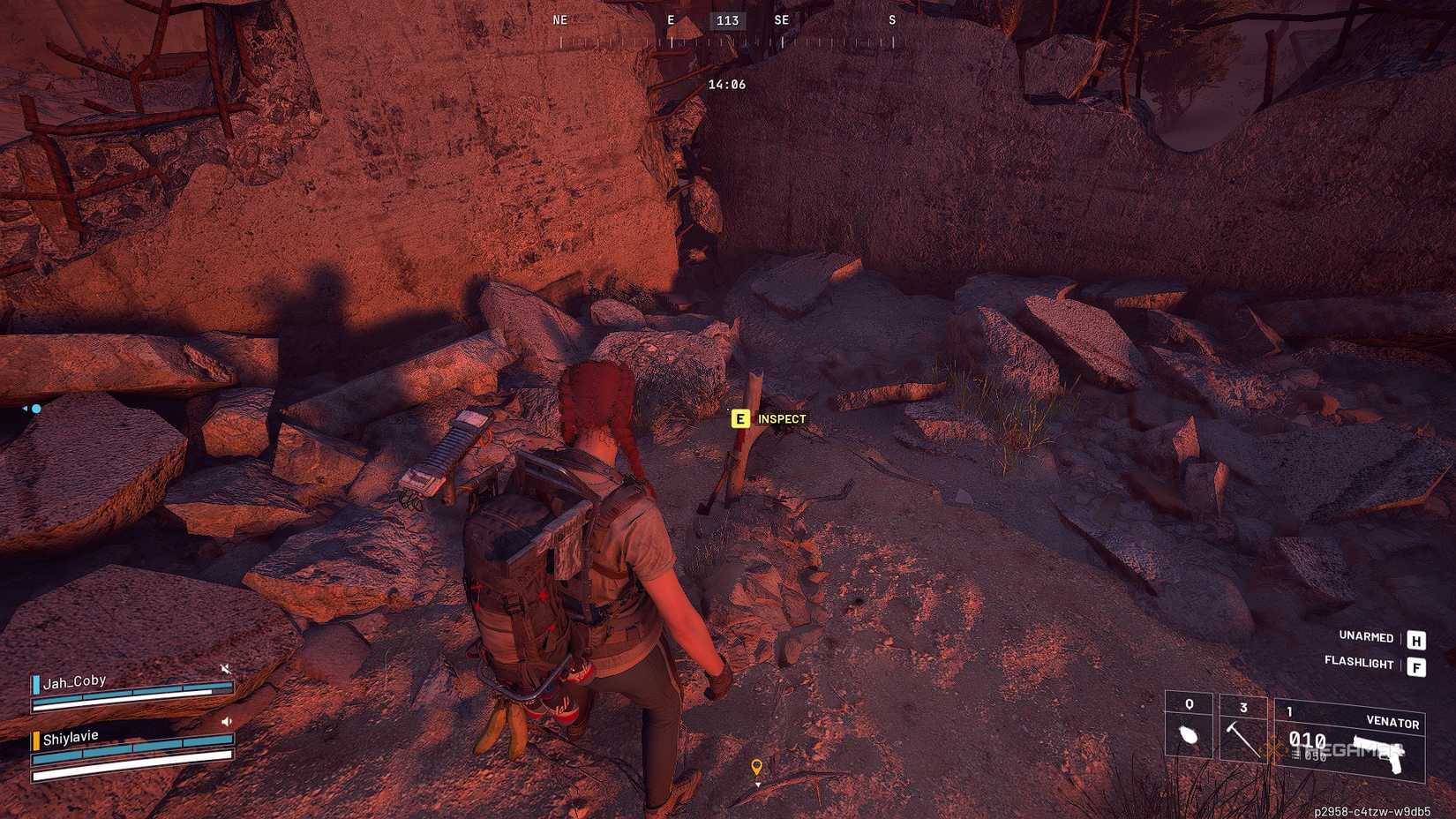Mute Shiylavie using their speaker icon

tap(226, 719)
